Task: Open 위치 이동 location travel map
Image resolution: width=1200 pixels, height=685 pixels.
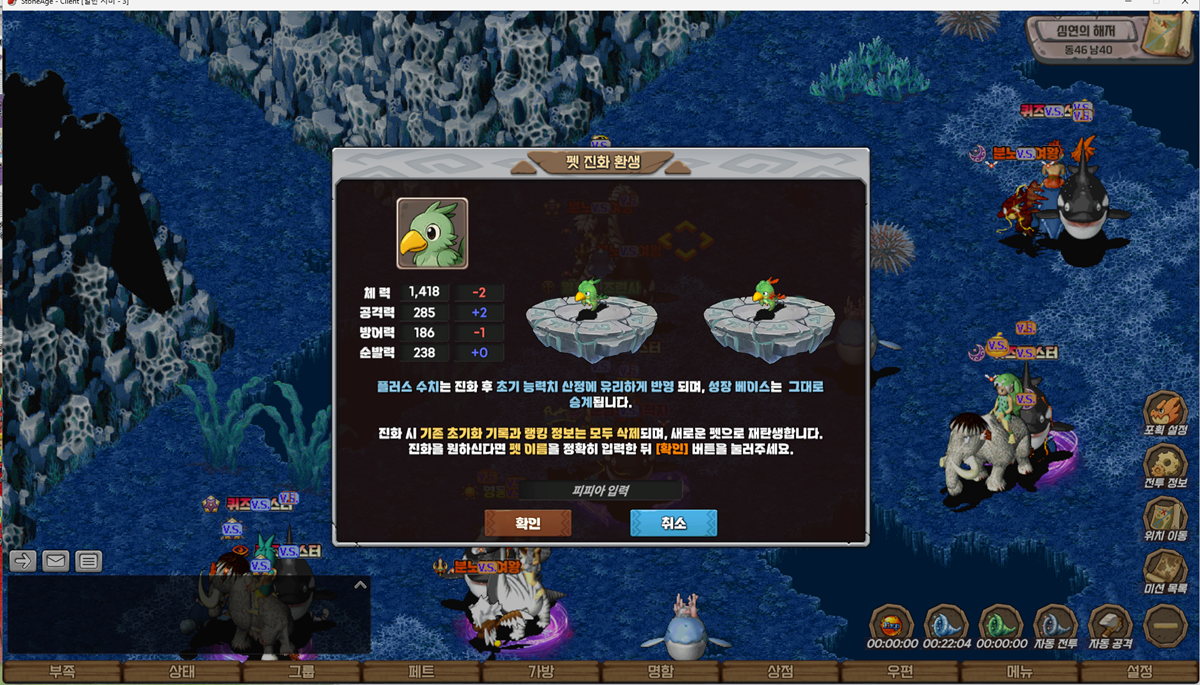Action: (x=1165, y=518)
